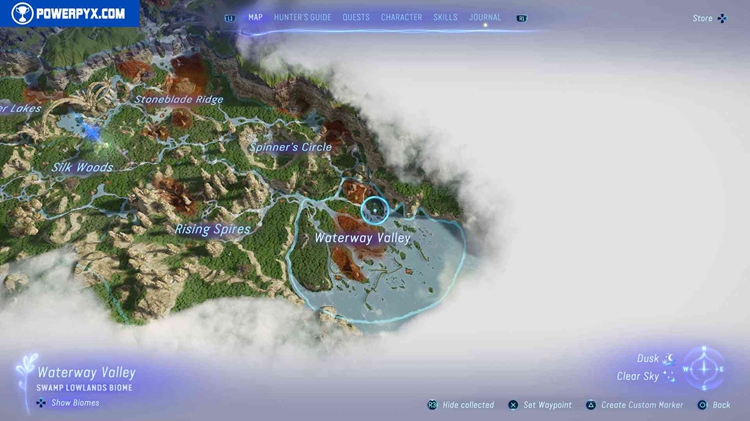Click the Stoneblade Ridge region label

[179, 100]
